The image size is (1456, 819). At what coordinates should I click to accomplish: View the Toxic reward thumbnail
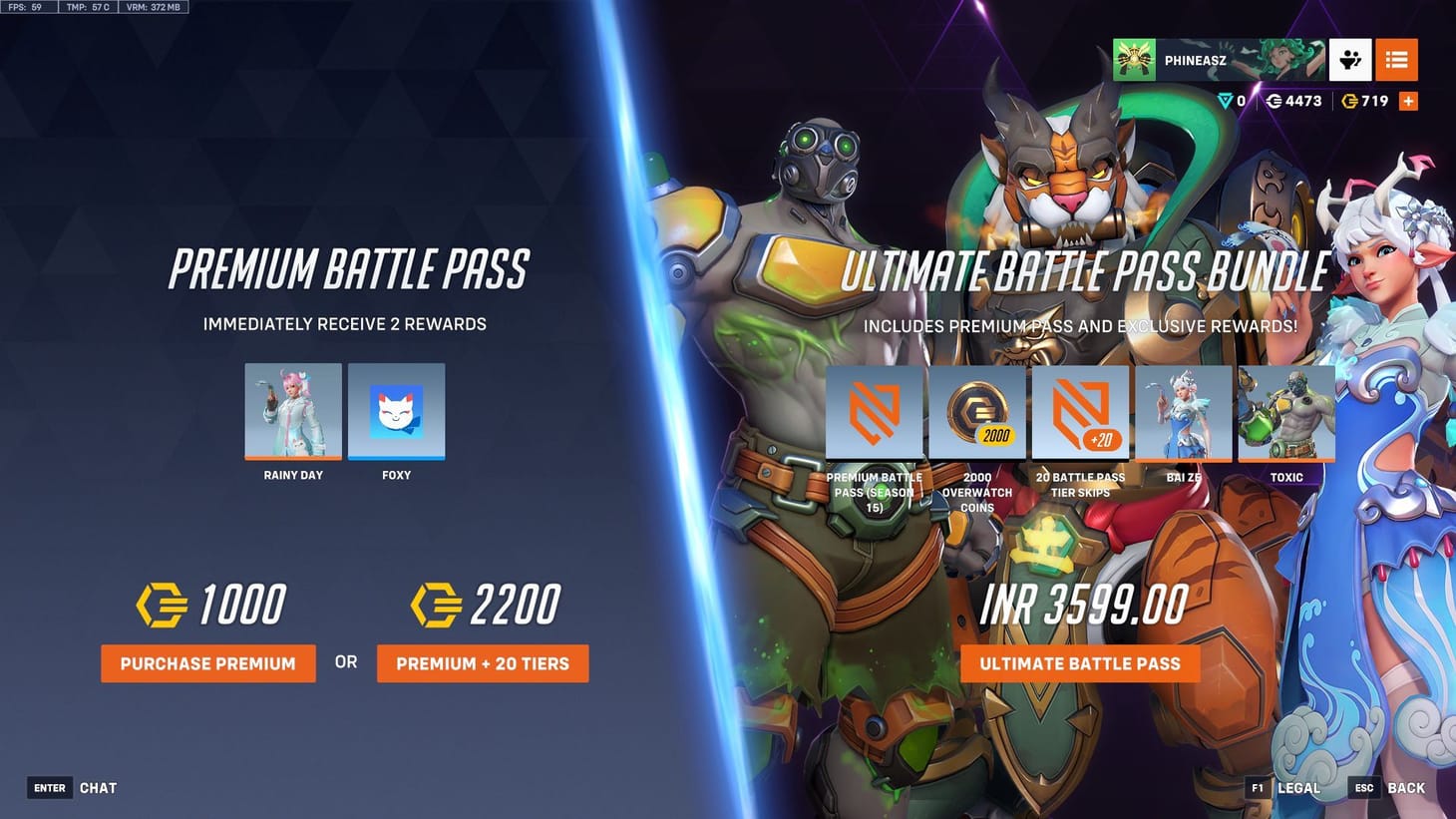[1285, 411]
